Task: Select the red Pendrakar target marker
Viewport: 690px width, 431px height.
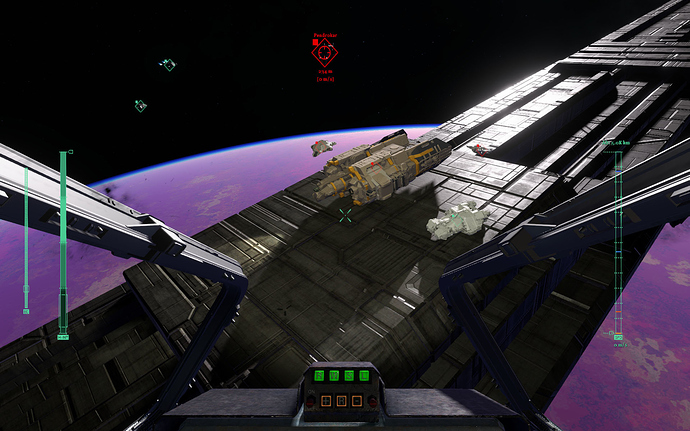Action: [325, 54]
